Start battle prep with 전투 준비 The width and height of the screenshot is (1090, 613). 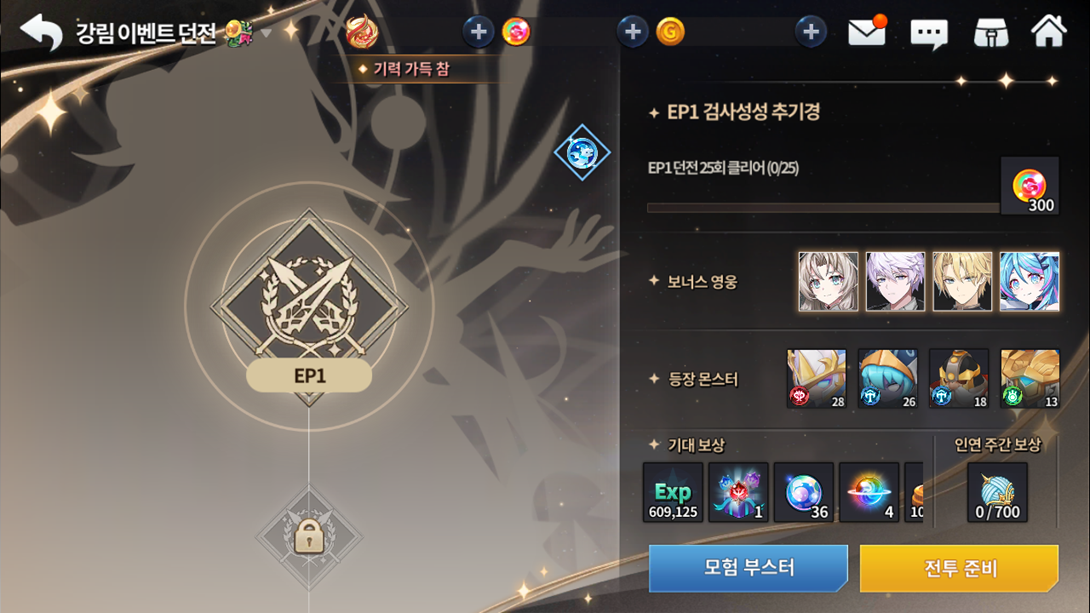pos(958,568)
